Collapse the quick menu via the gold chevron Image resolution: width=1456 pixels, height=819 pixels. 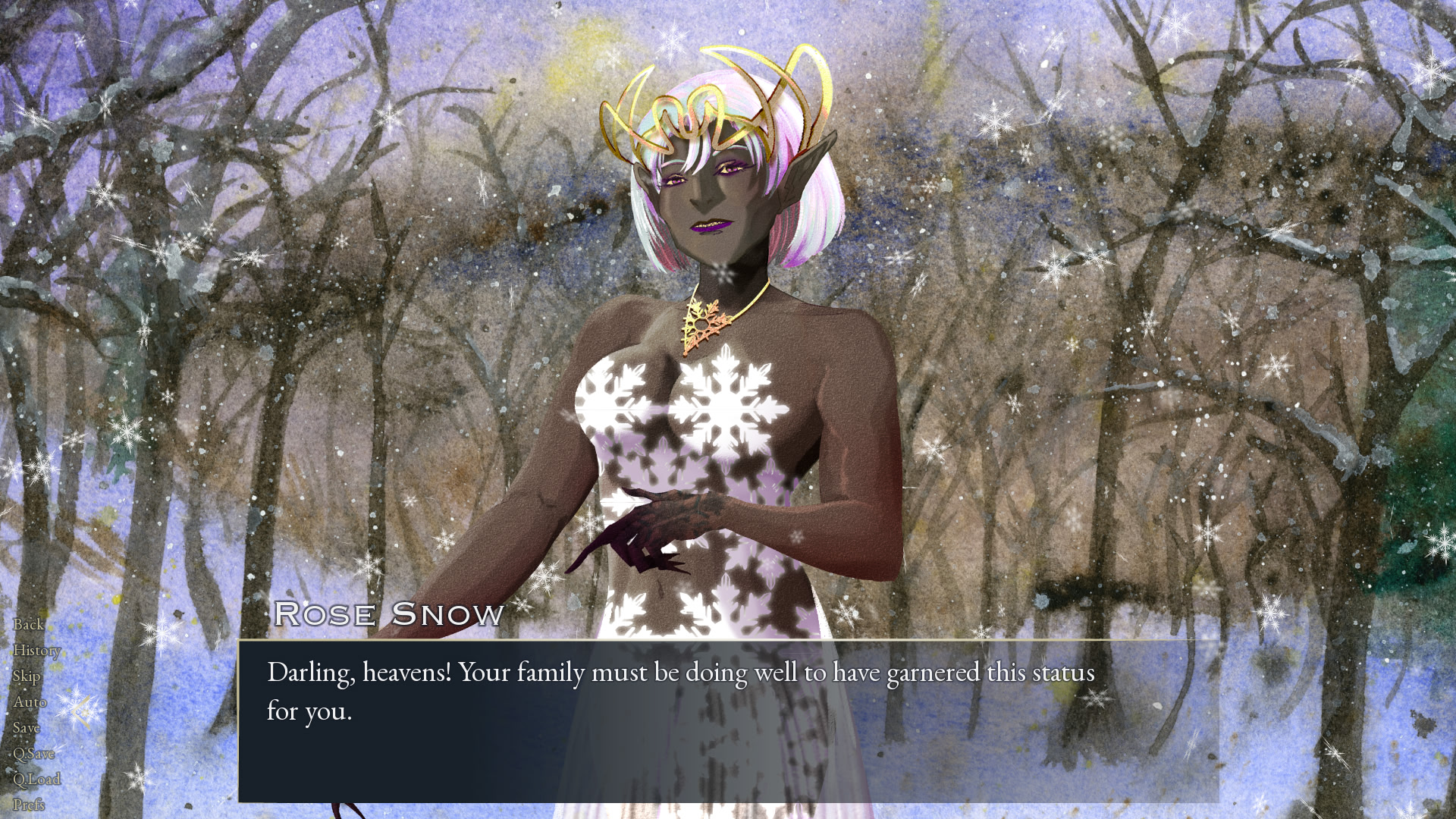pyautogui.click(x=80, y=710)
